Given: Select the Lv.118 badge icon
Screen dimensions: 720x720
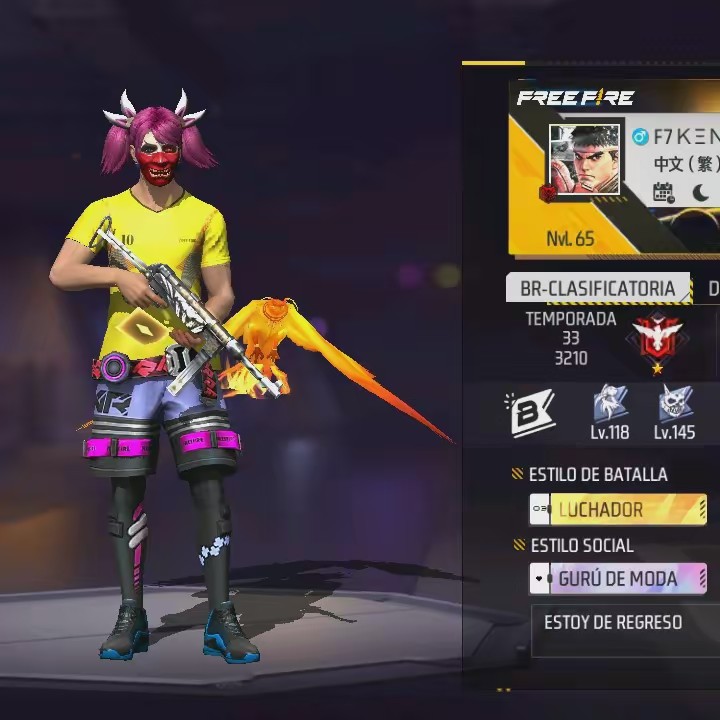Looking at the screenshot, I should click(x=610, y=405).
